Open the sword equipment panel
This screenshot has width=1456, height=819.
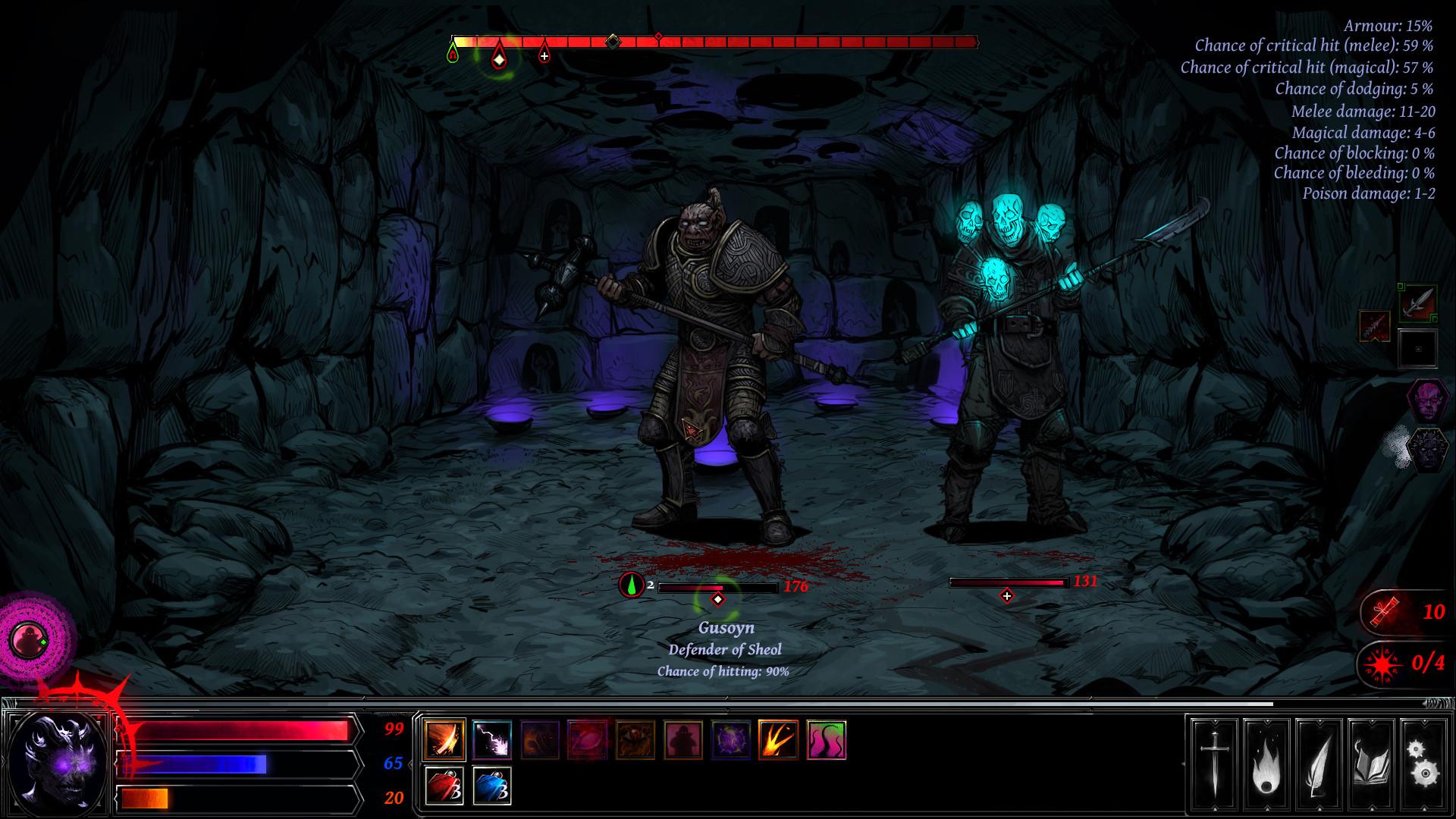tap(1214, 766)
